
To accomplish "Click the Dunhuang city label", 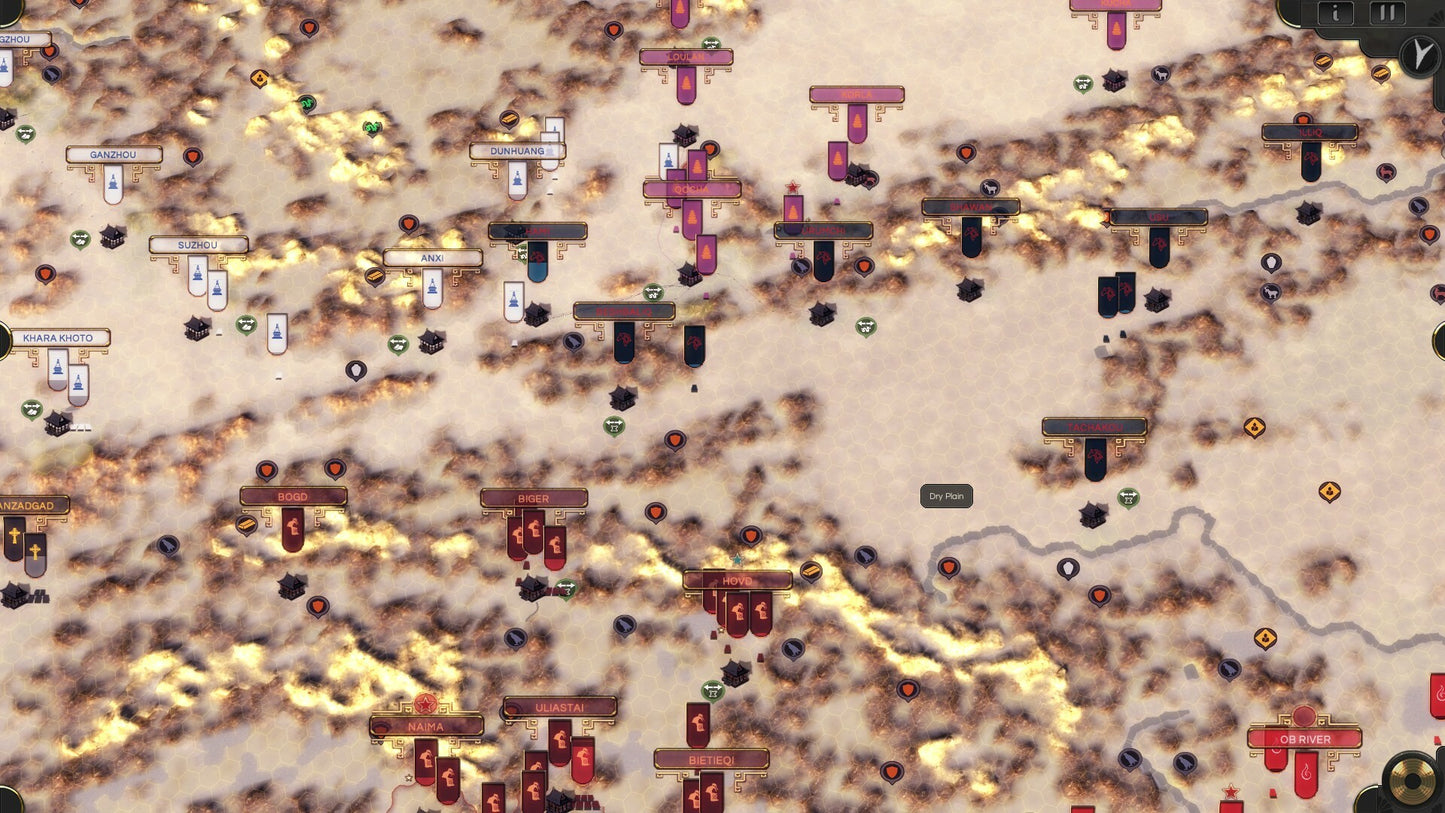I will (x=516, y=151).
